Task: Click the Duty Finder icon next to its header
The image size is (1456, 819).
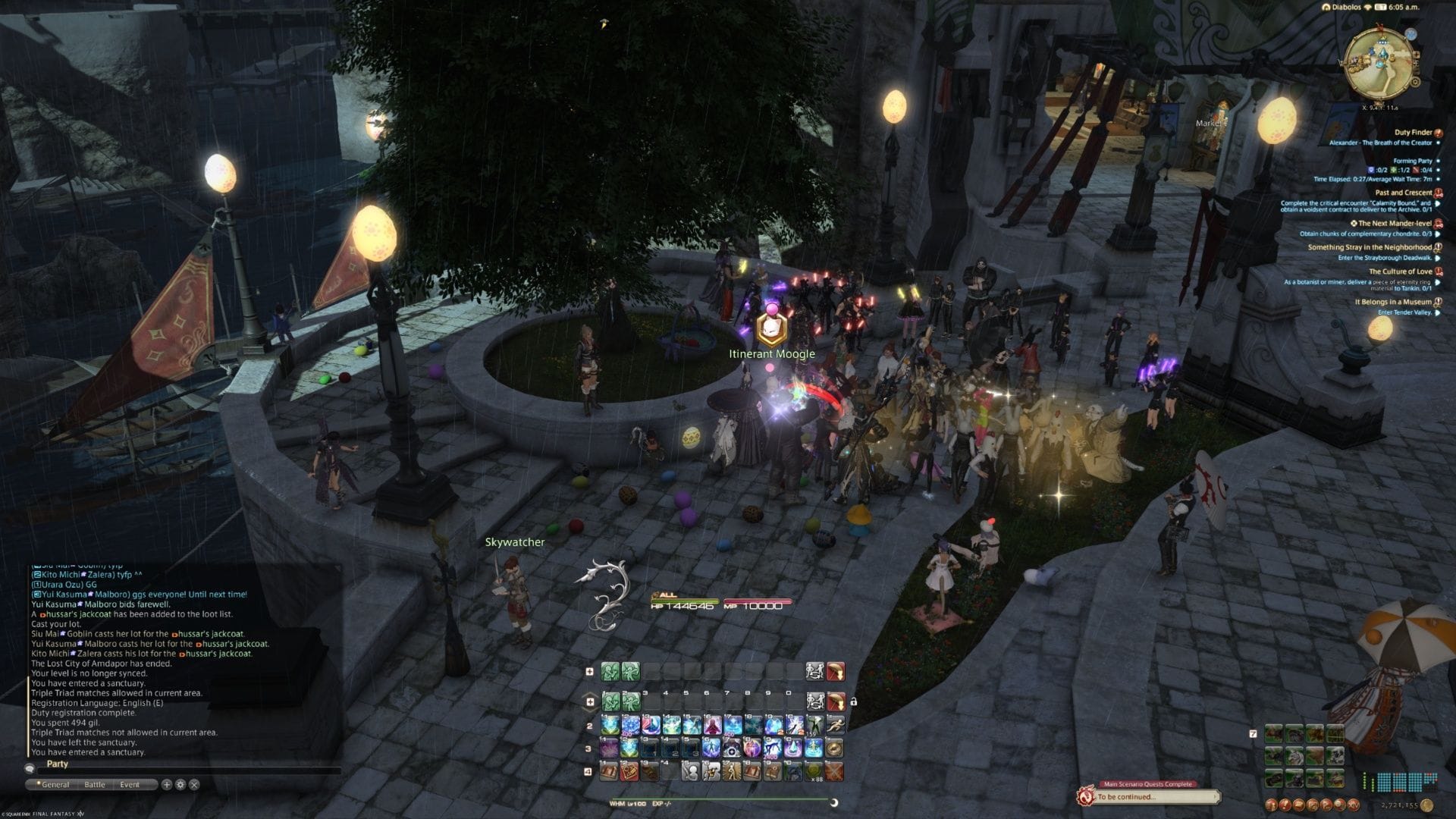Action: point(1439,132)
